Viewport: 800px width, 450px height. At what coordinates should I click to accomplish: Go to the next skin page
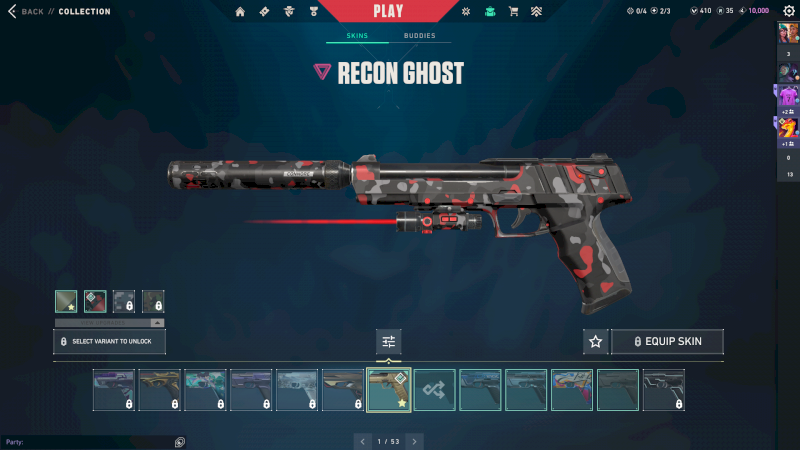coord(414,441)
